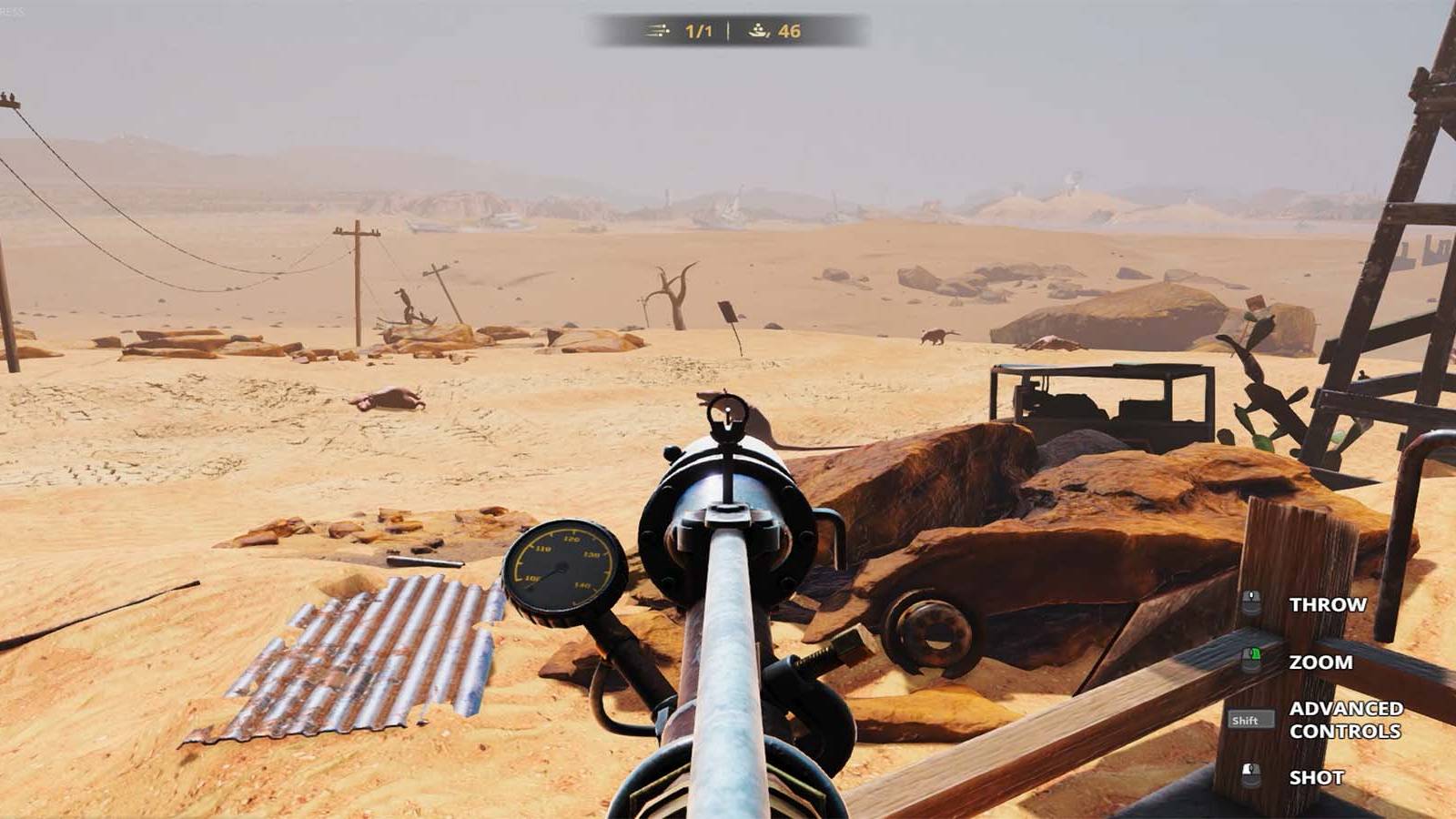Select the SHOT label text
Image resolution: width=1456 pixels, height=819 pixels.
tap(1317, 776)
